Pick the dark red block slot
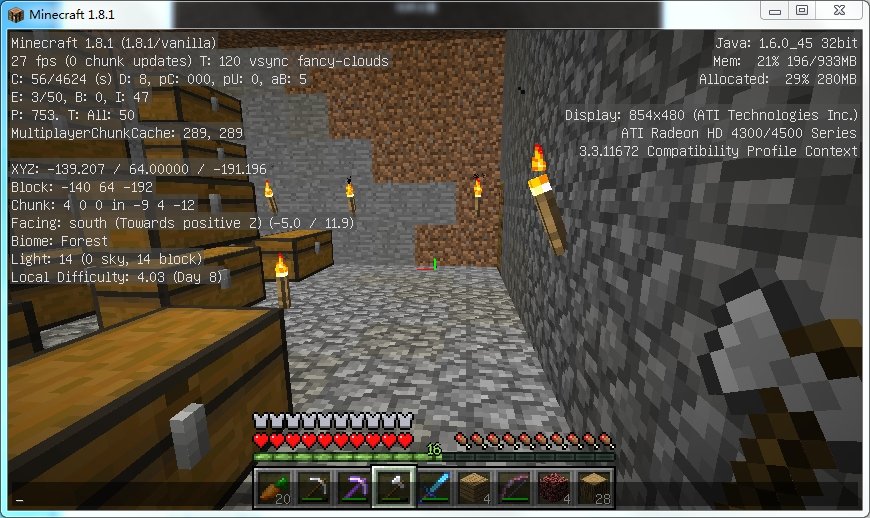Image resolution: width=870 pixels, height=518 pixels. pos(553,487)
